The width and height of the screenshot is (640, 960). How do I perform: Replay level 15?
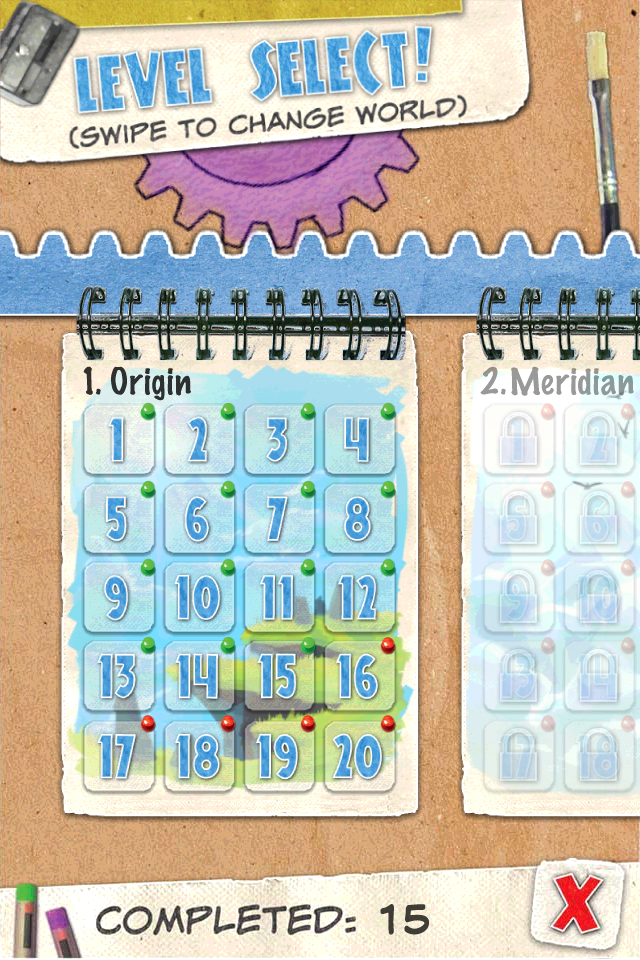tap(278, 677)
